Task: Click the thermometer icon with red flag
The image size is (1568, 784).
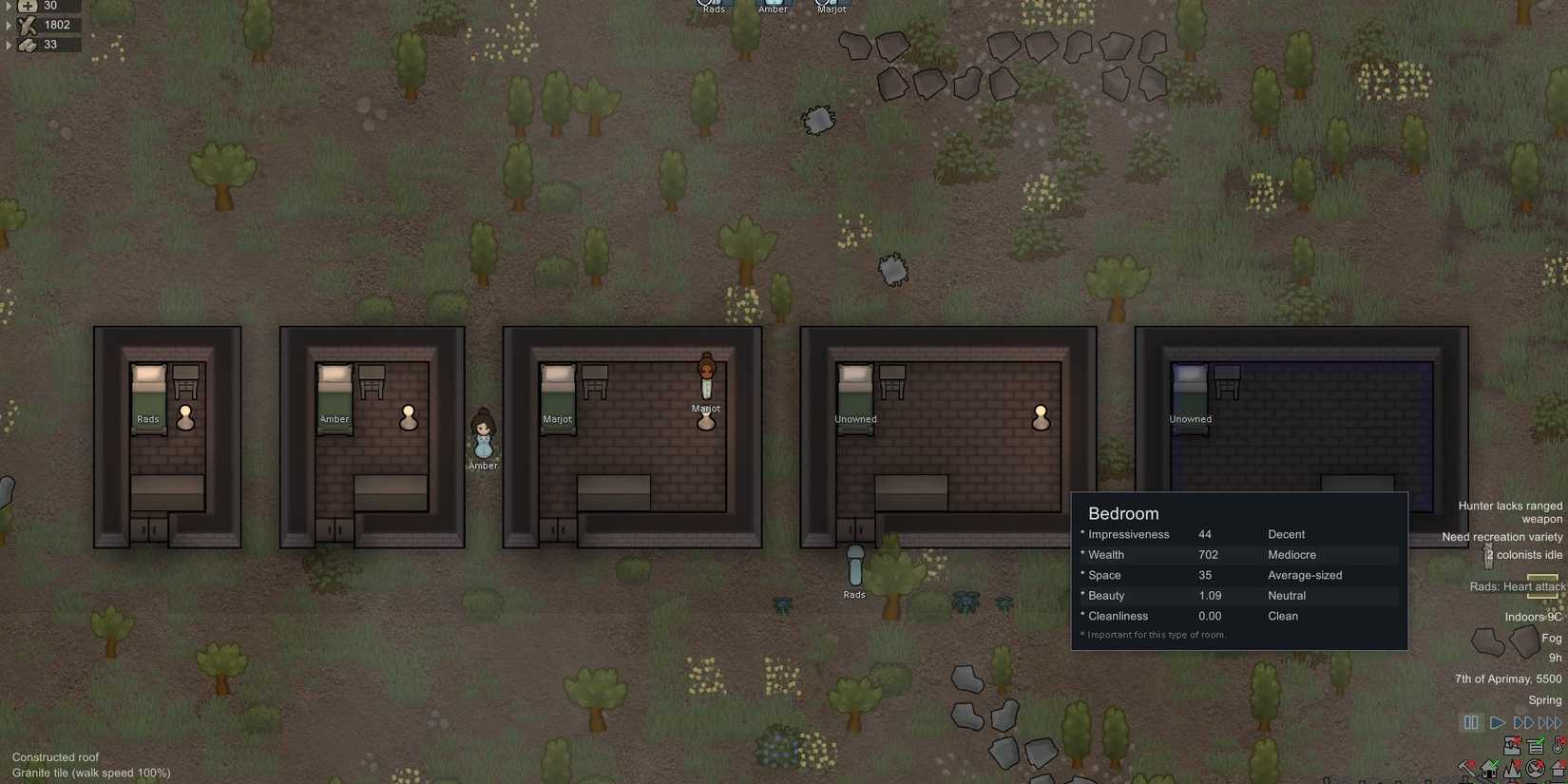Action: tap(1557, 745)
